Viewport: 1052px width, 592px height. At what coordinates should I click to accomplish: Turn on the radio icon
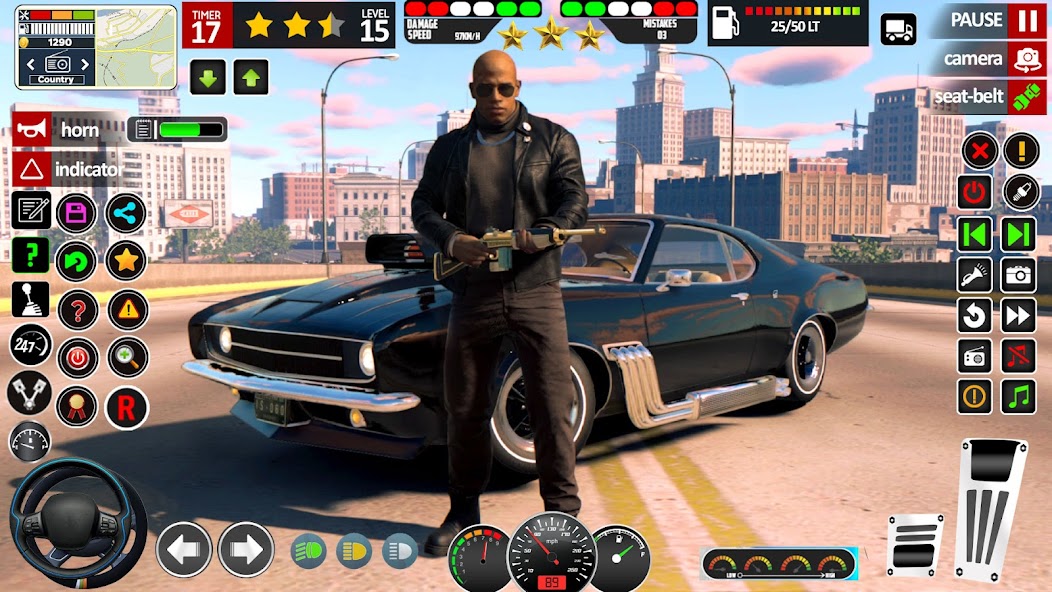coord(975,355)
